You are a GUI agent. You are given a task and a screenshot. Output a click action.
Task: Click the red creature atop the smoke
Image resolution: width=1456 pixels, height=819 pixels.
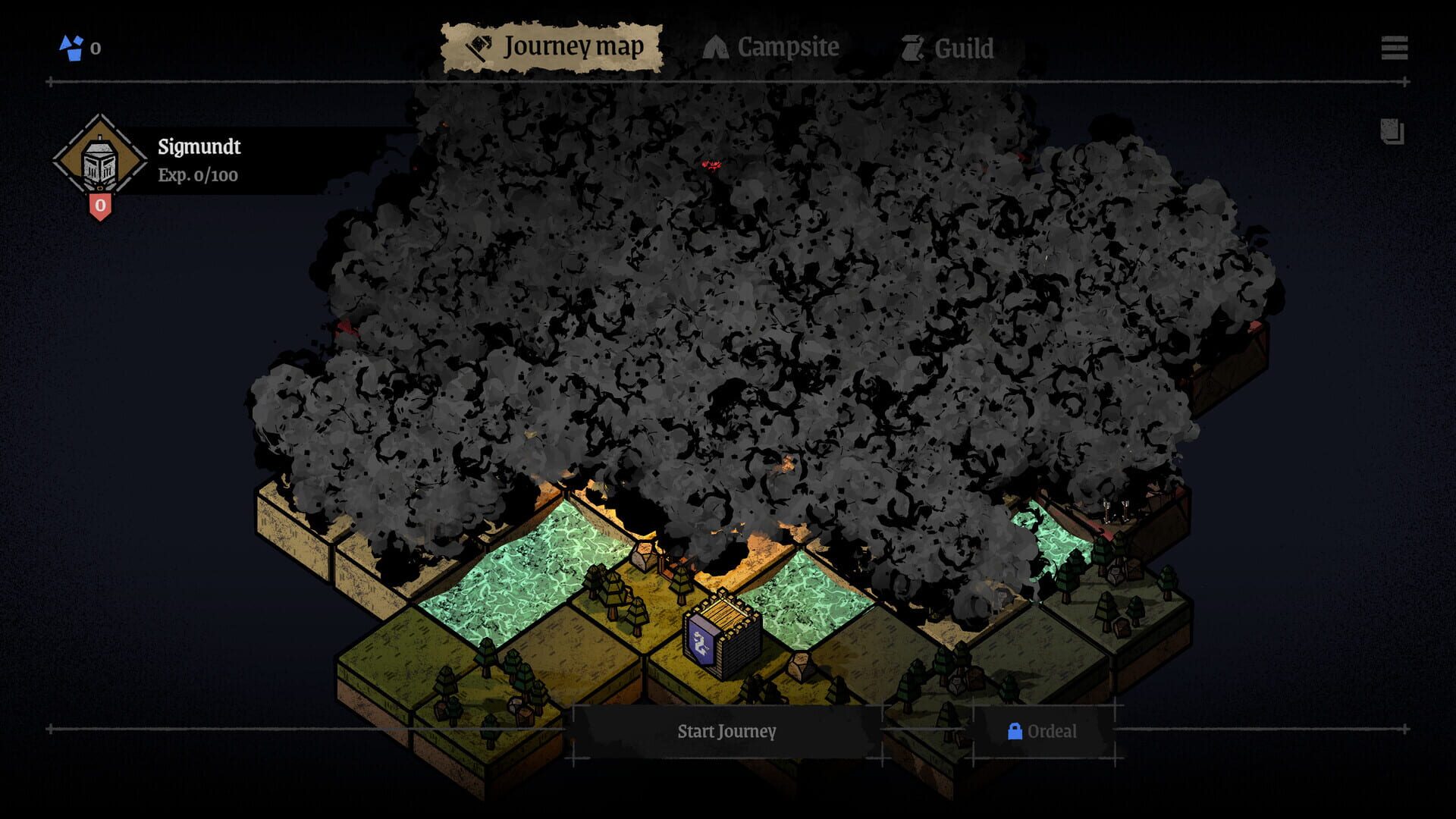pos(711,165)
